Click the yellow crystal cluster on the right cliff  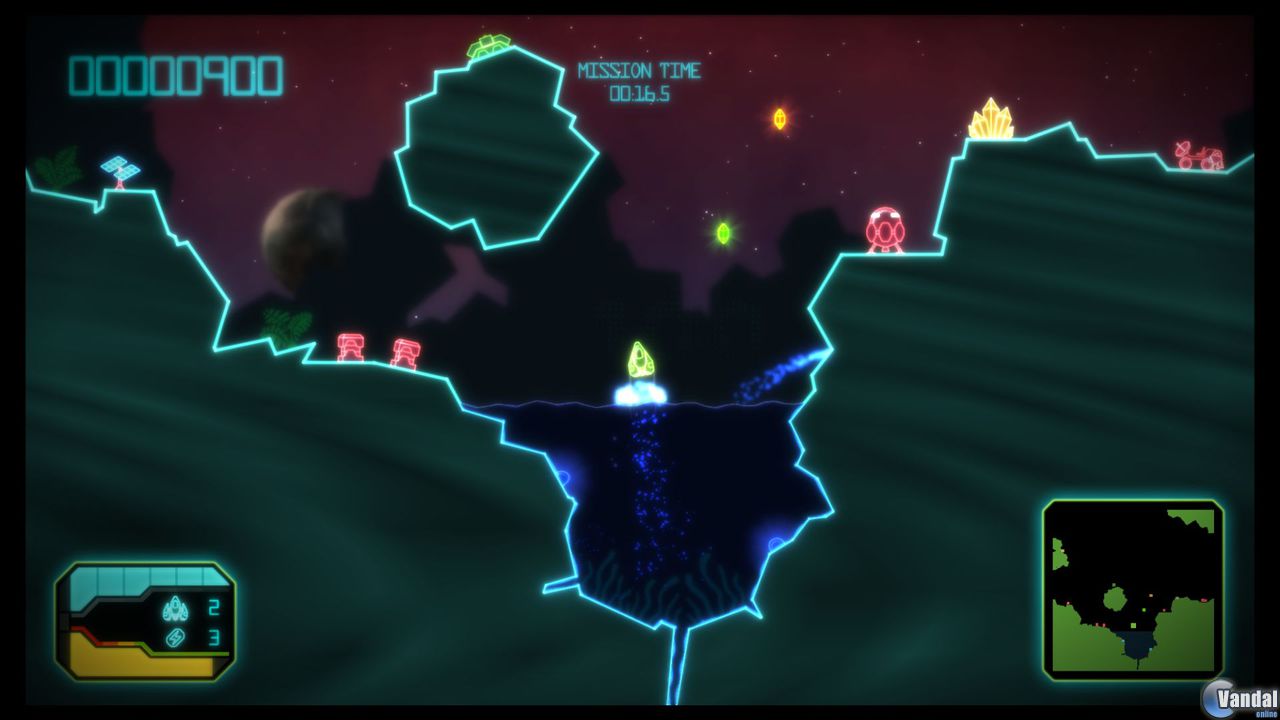pos(992,122)
